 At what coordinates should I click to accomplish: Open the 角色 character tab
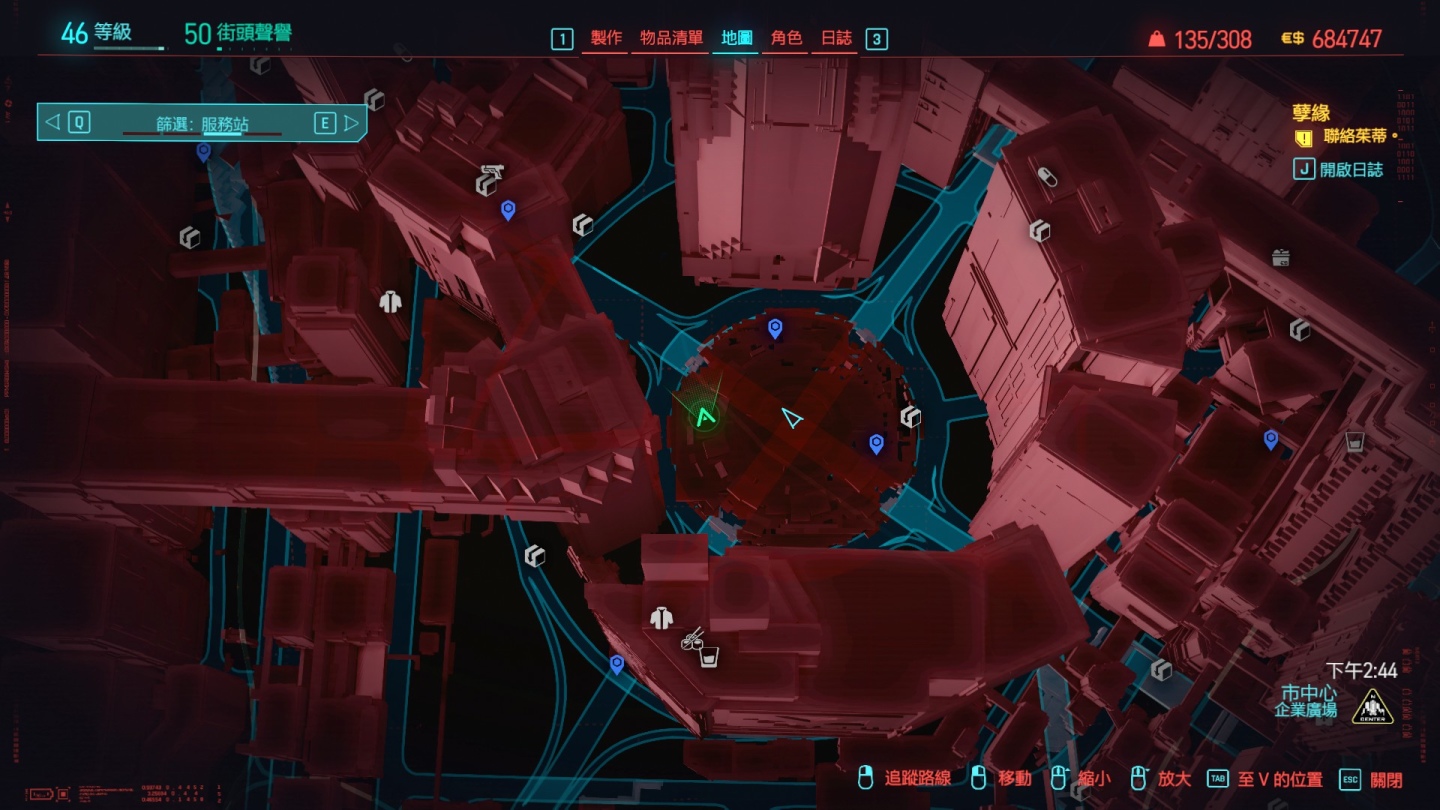point(786,39)
